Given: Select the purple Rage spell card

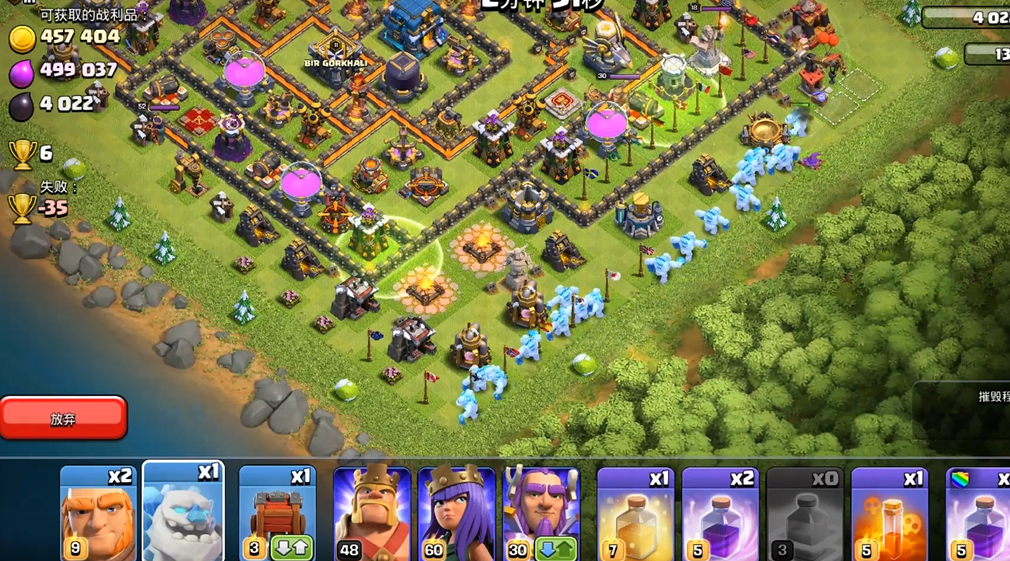Looking at the screenshot, I should (720, 514).
